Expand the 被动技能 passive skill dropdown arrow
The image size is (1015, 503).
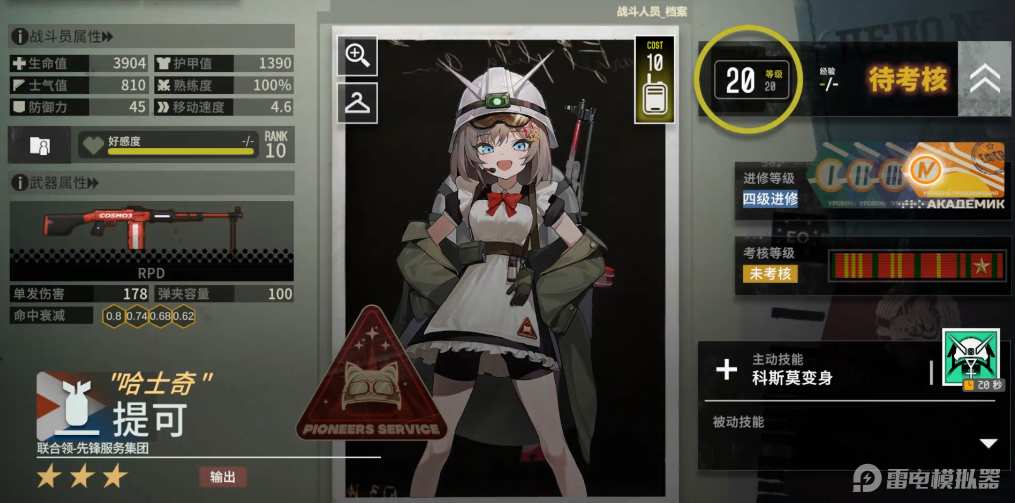pos(988,443)
